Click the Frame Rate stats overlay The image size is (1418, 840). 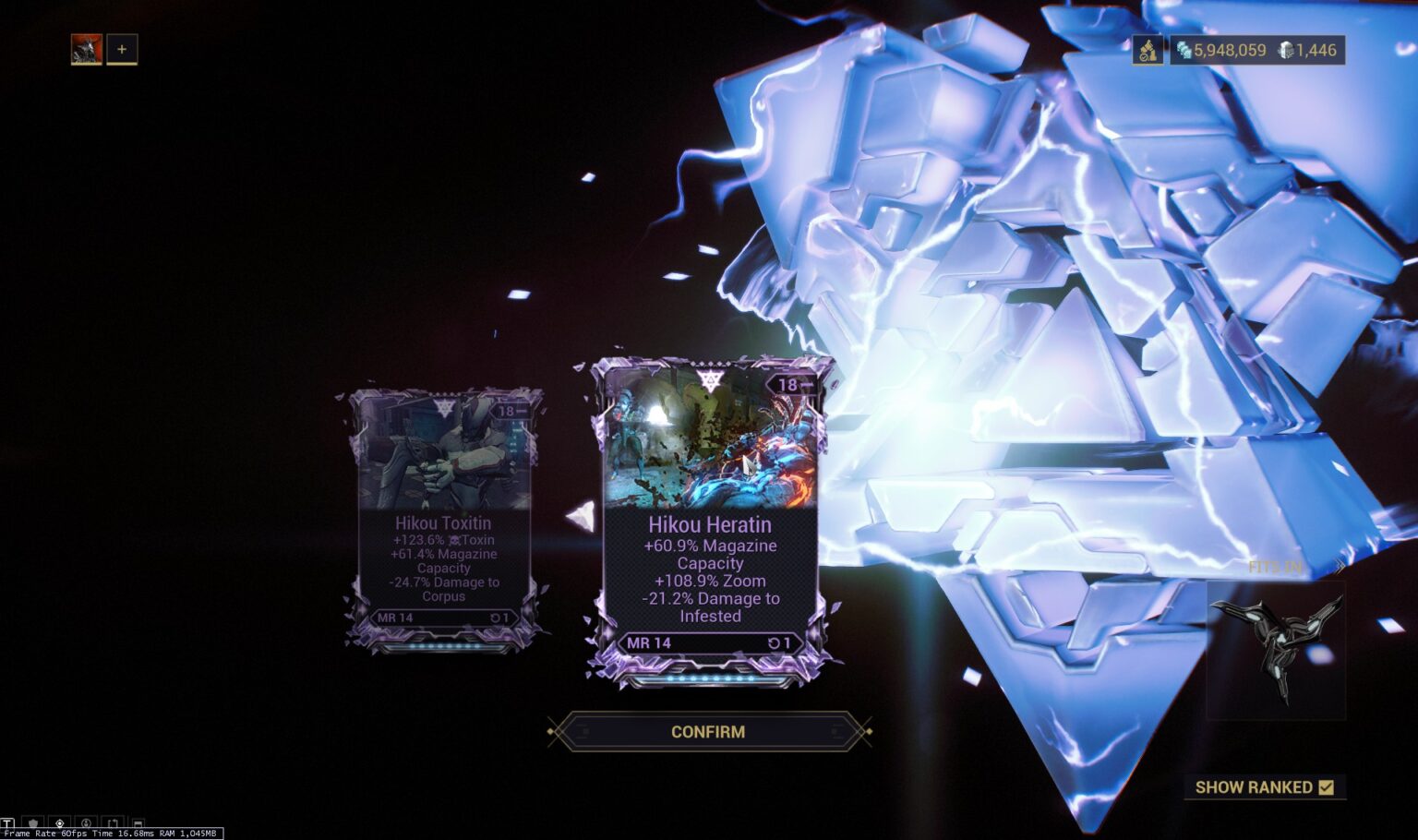click(111, 834)
